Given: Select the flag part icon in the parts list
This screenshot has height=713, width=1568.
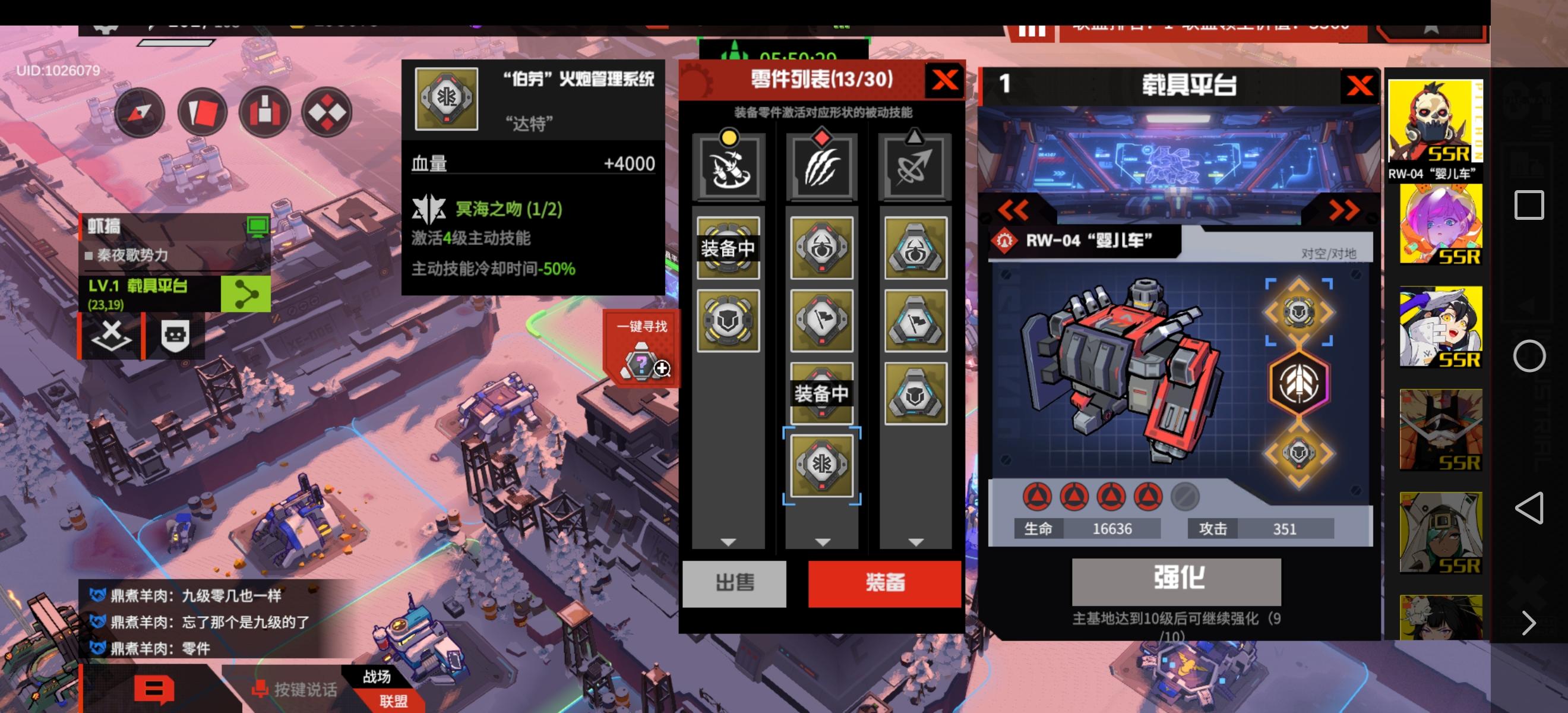Looking at the screenshot, I should (822, 322).
